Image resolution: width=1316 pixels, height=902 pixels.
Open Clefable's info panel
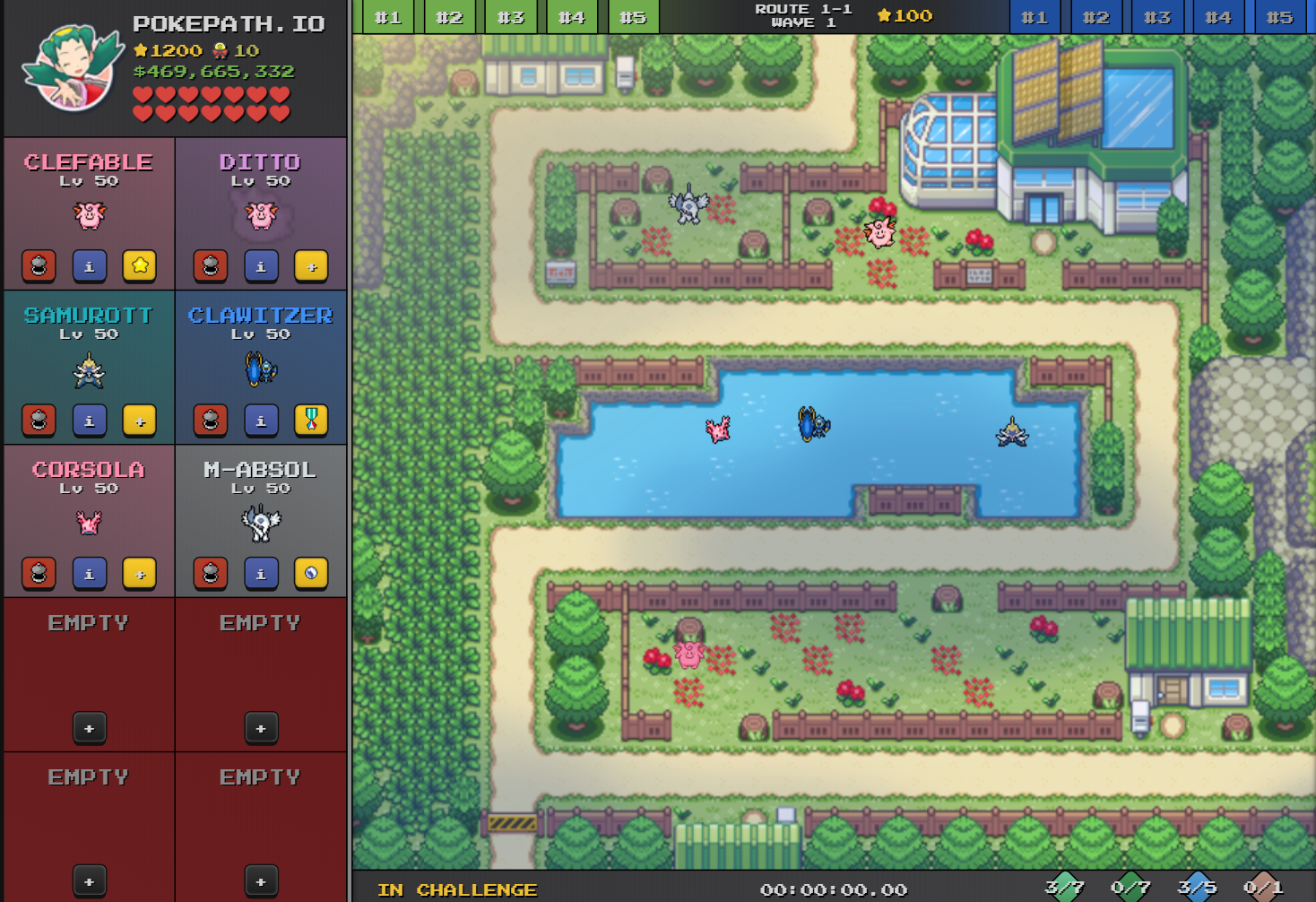point(89,265)
